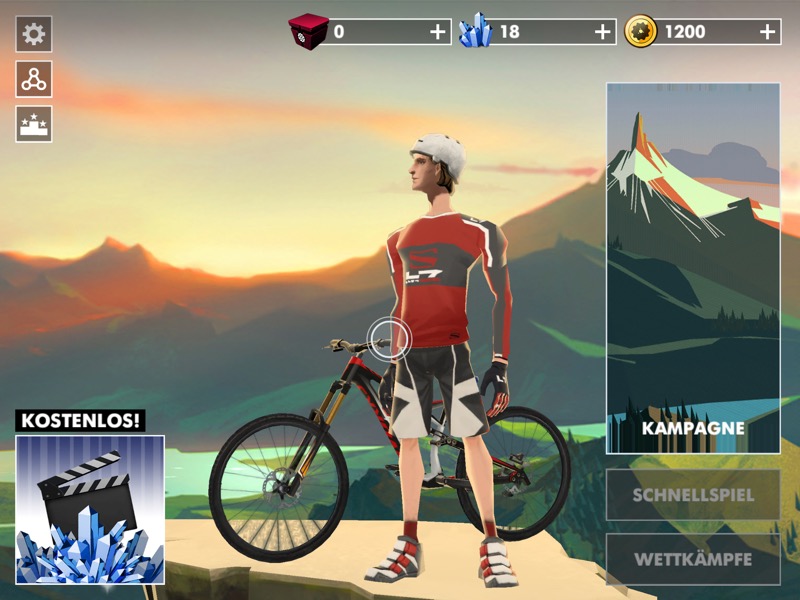The width and height of the screenshot is (800, 600).
Task: Add more gold coins
Action: 767,32
